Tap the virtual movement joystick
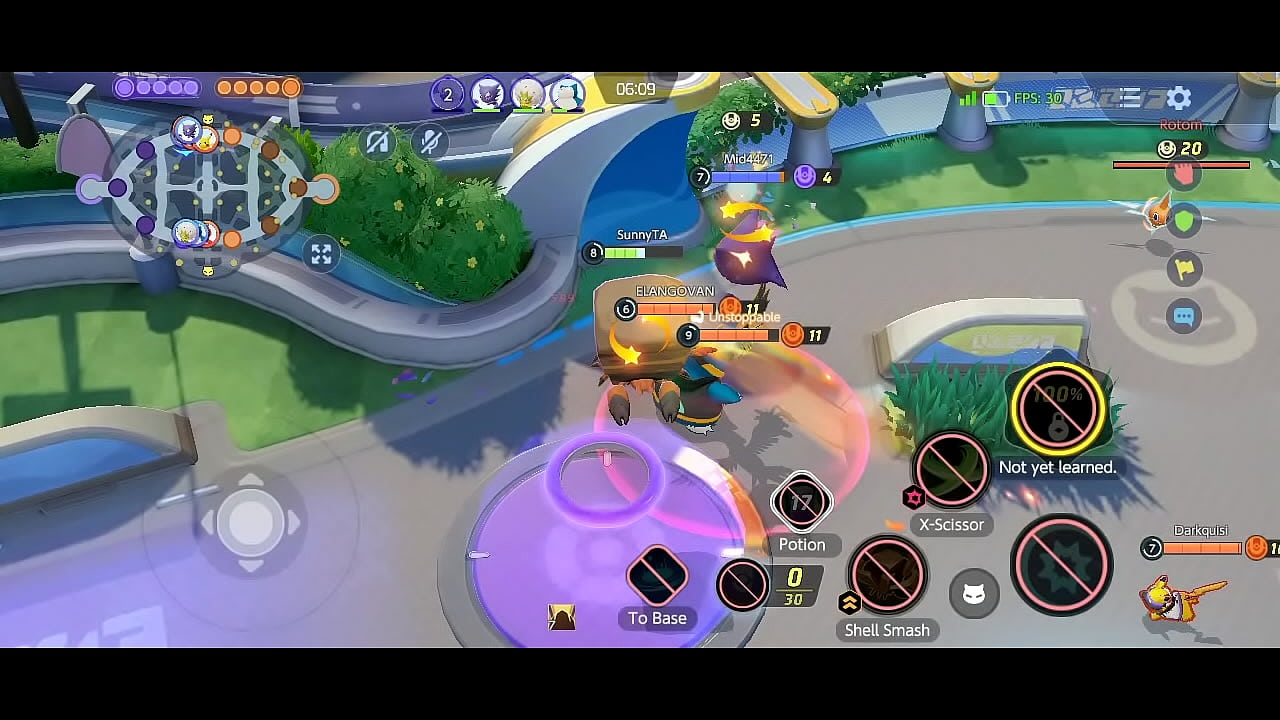This screenshot has height=720, width=1280. pos(250,522)
